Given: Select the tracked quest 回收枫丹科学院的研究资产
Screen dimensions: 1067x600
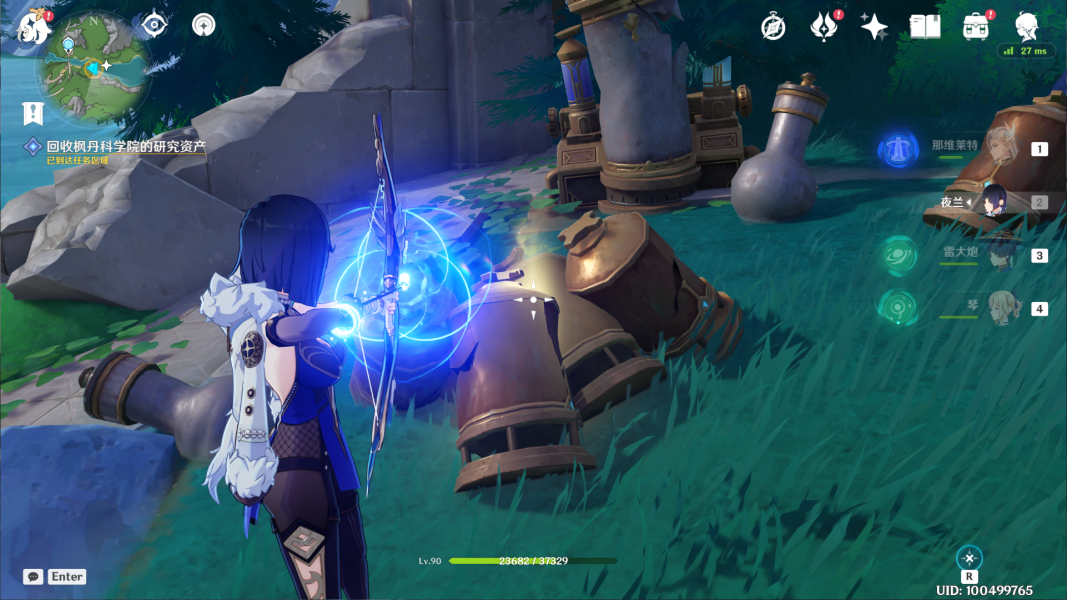Looking at the screenshot, I should 125,146.
